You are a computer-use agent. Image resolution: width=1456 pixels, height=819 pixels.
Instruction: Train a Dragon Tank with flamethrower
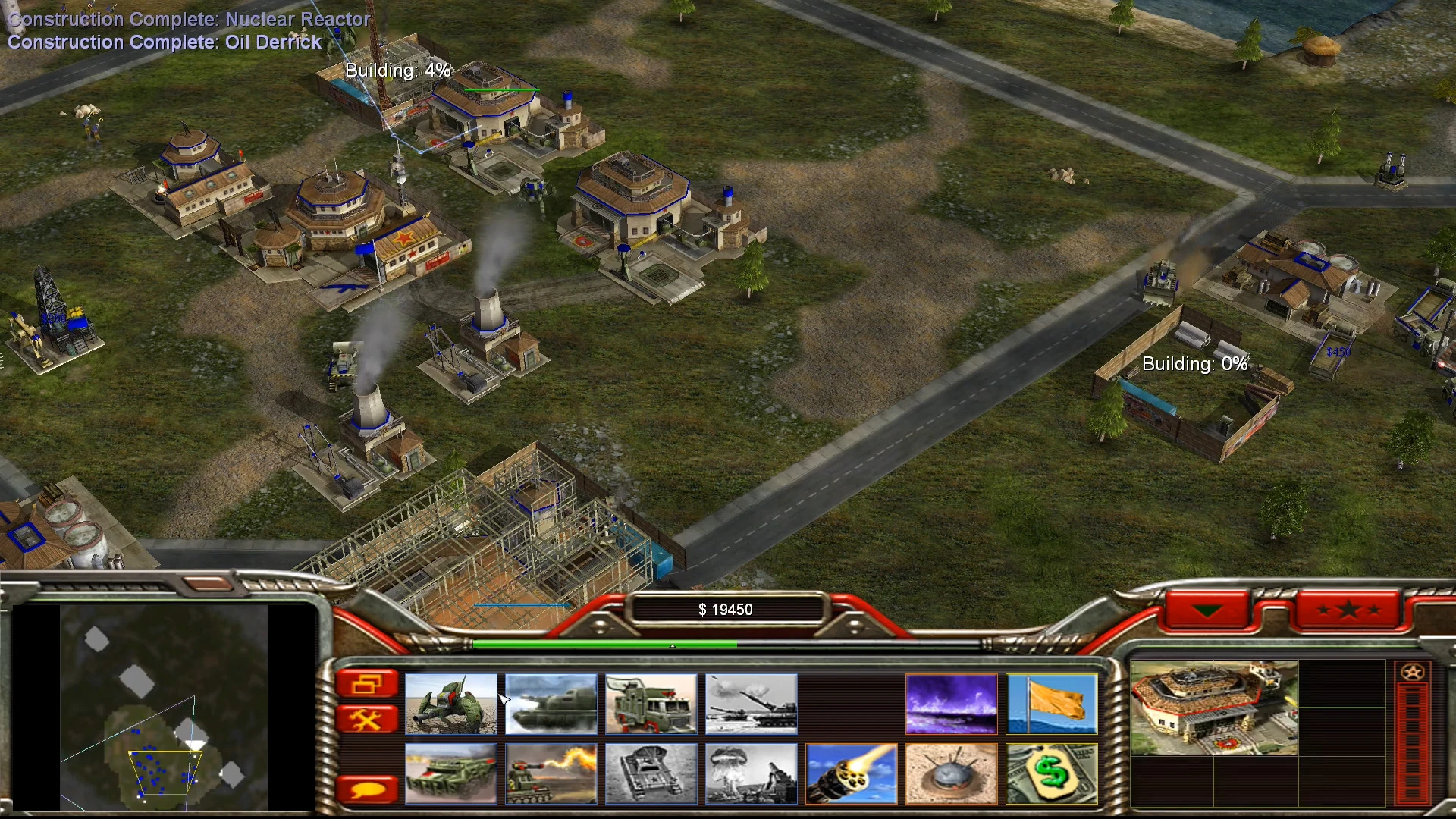coord(551,773)
